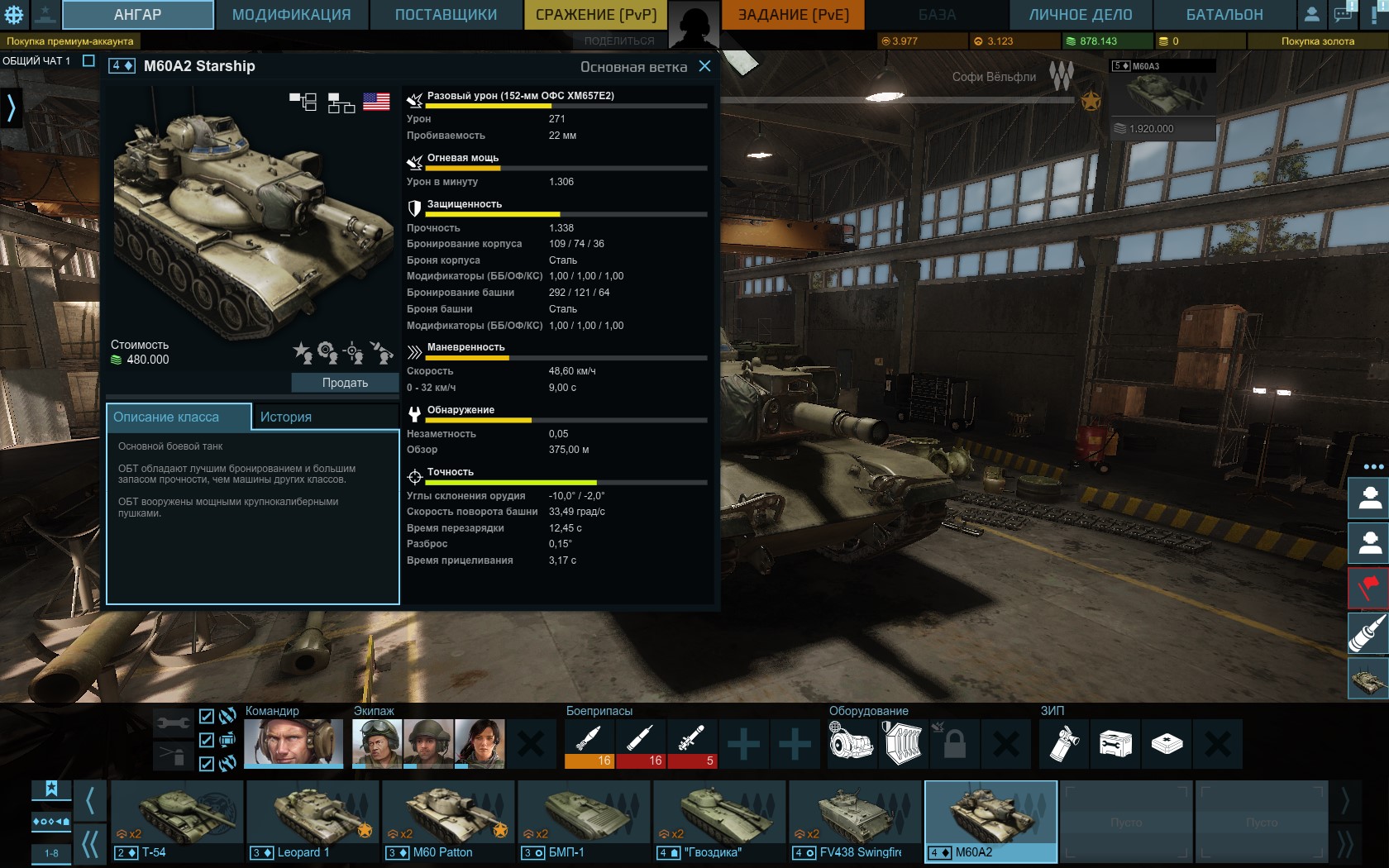1389x868 pixels.
Task: Switch to the История tab
Action: tap(285, 417)
